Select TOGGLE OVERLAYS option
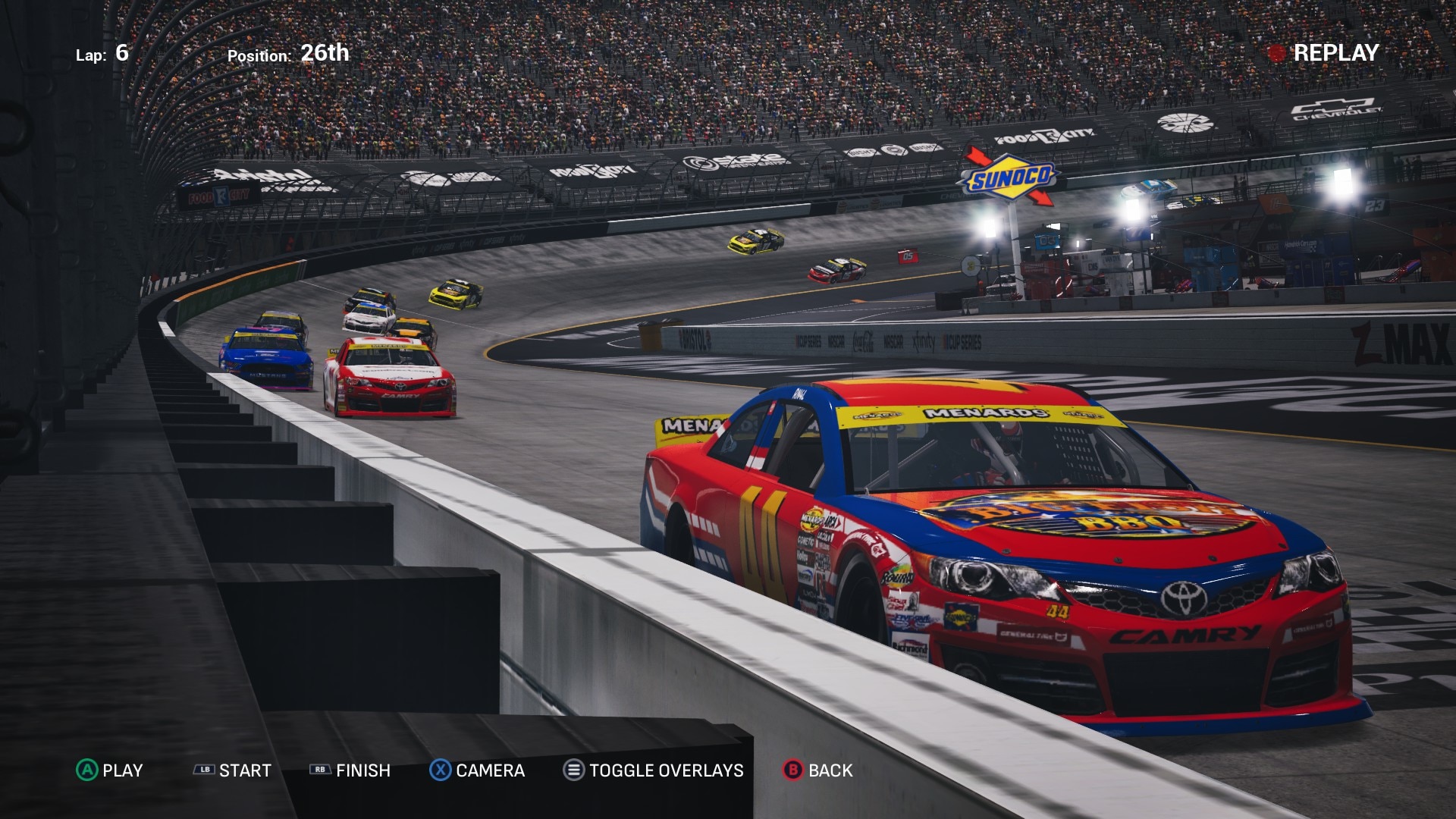 point(653,770)
